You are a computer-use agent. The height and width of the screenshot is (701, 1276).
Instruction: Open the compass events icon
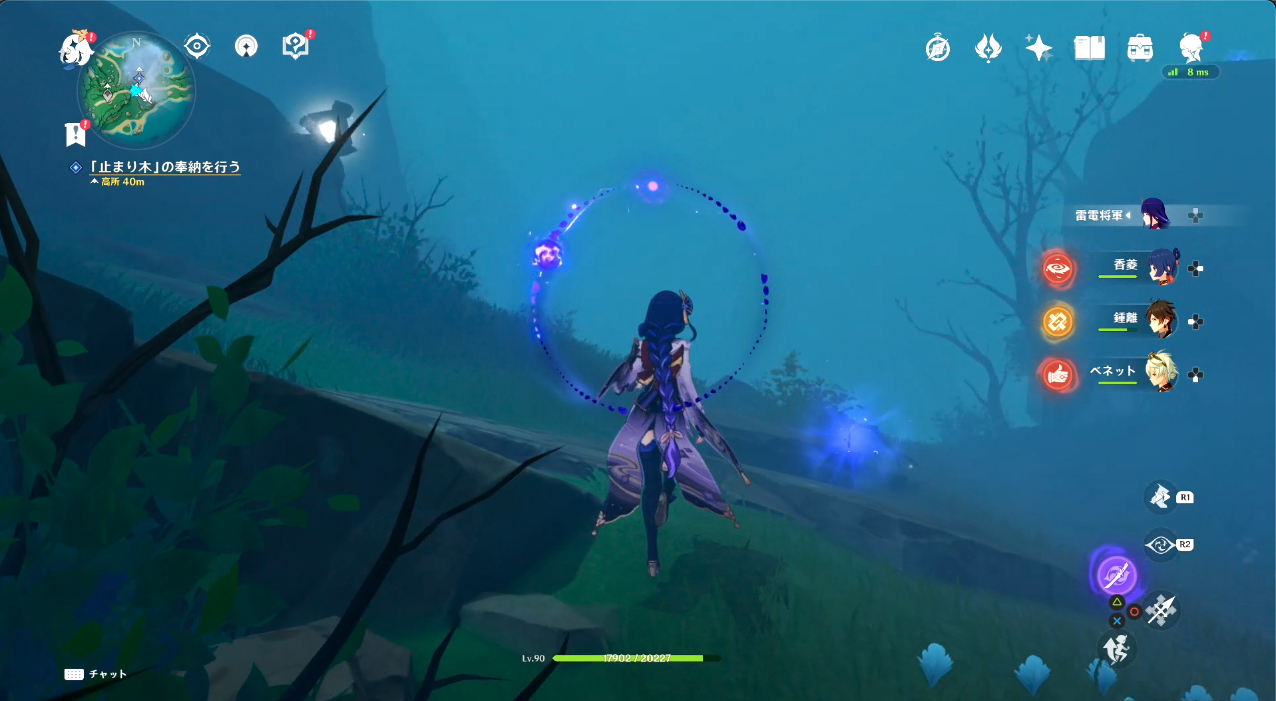(x=938, y=48)
